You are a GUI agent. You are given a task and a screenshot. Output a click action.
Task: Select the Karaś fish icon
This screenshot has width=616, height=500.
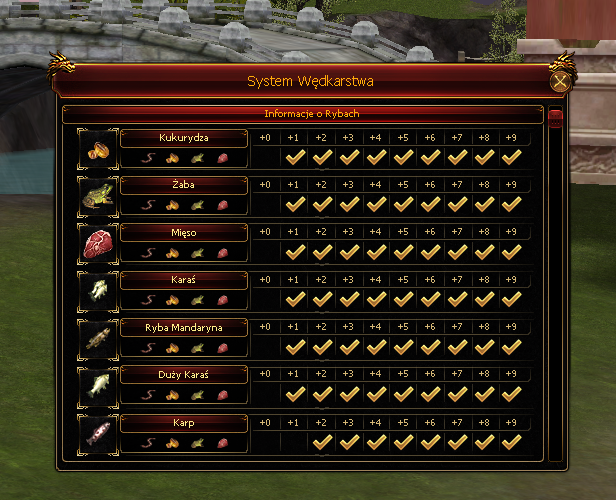click(99, 289)
